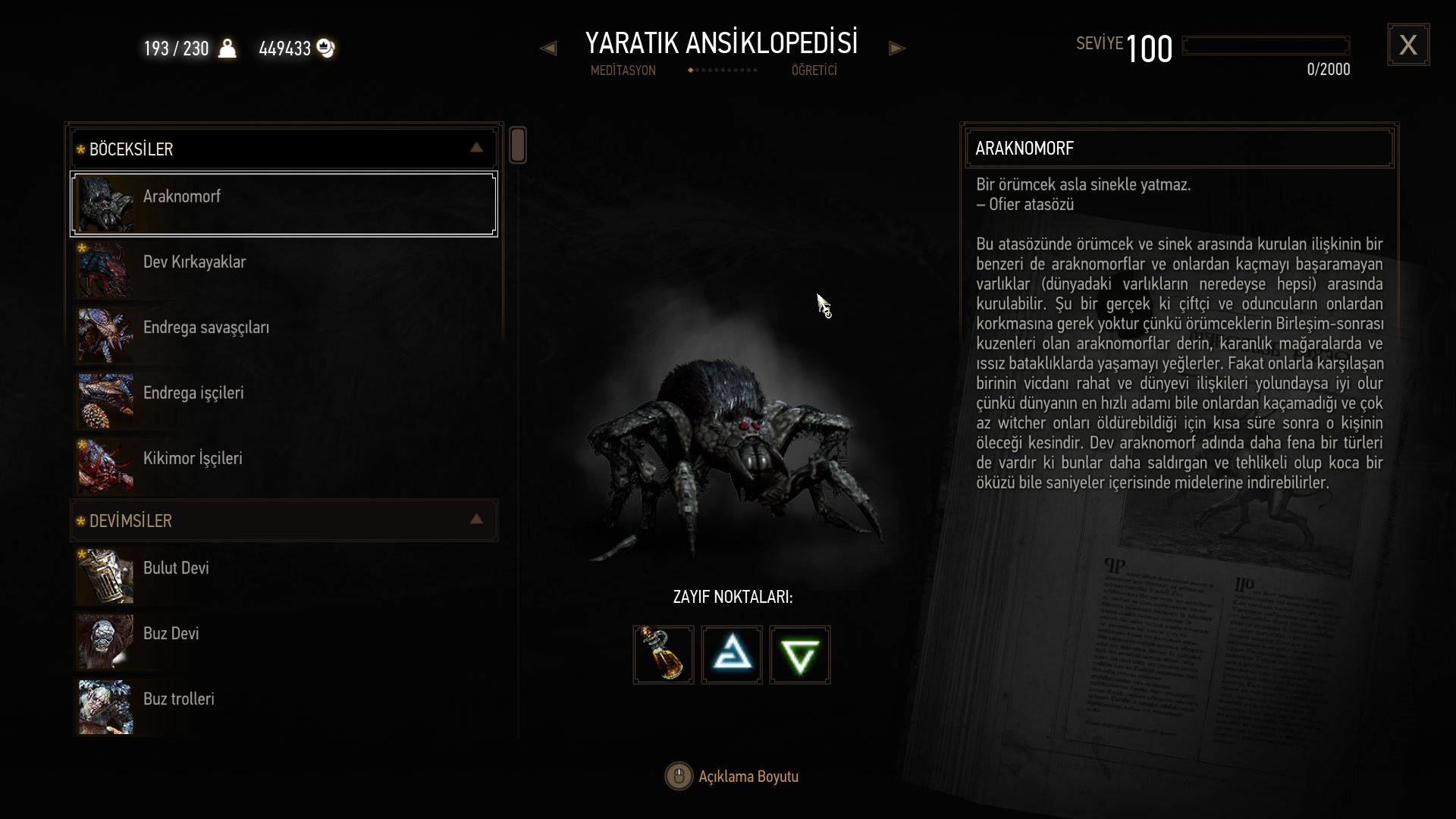Open the Bulut Devi entry
The height and width of the screenshot is (819, 1456).
pyautogui.click(x=284, y=575)
